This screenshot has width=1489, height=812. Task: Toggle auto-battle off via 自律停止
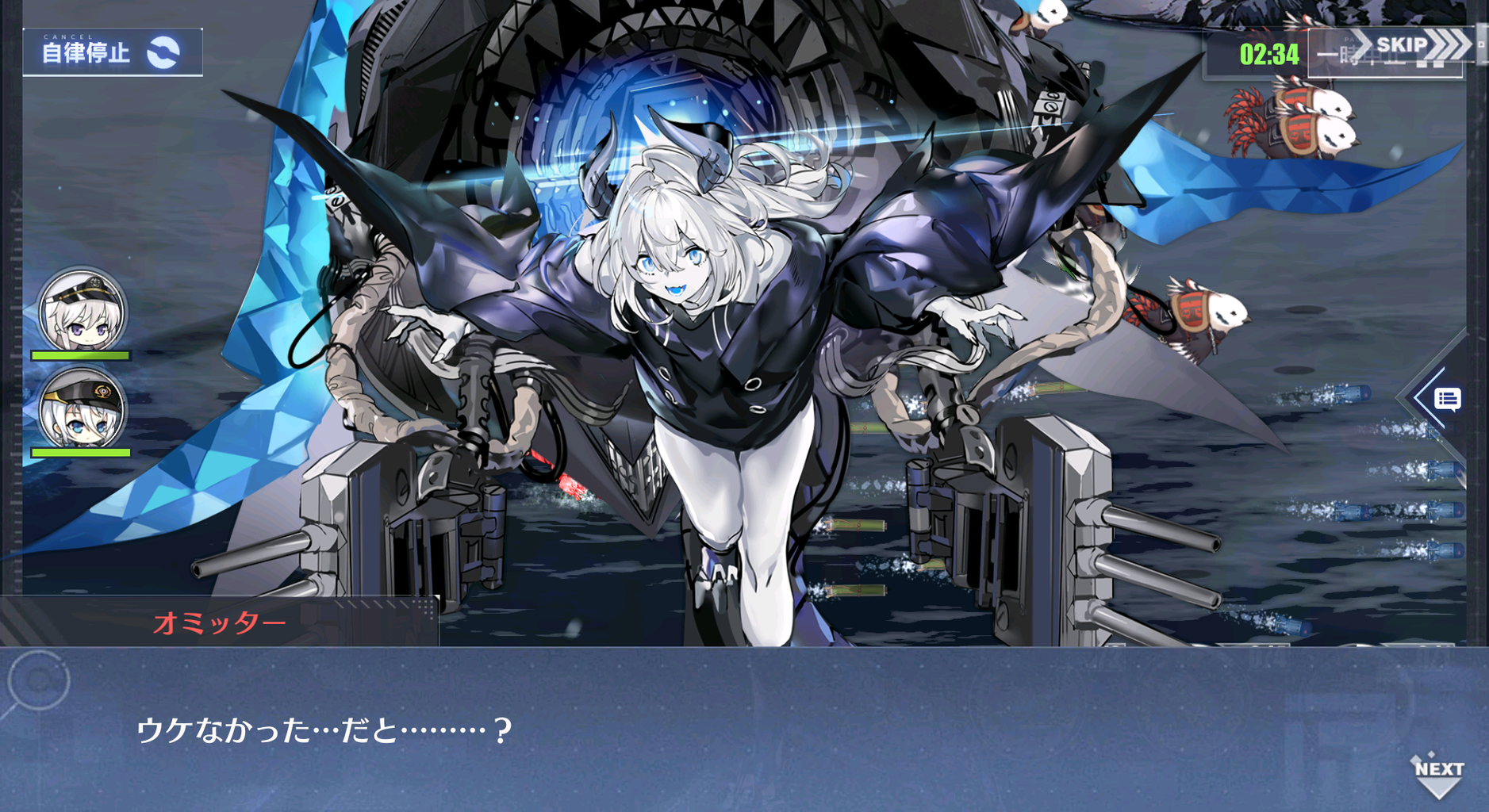pos(87,54)
